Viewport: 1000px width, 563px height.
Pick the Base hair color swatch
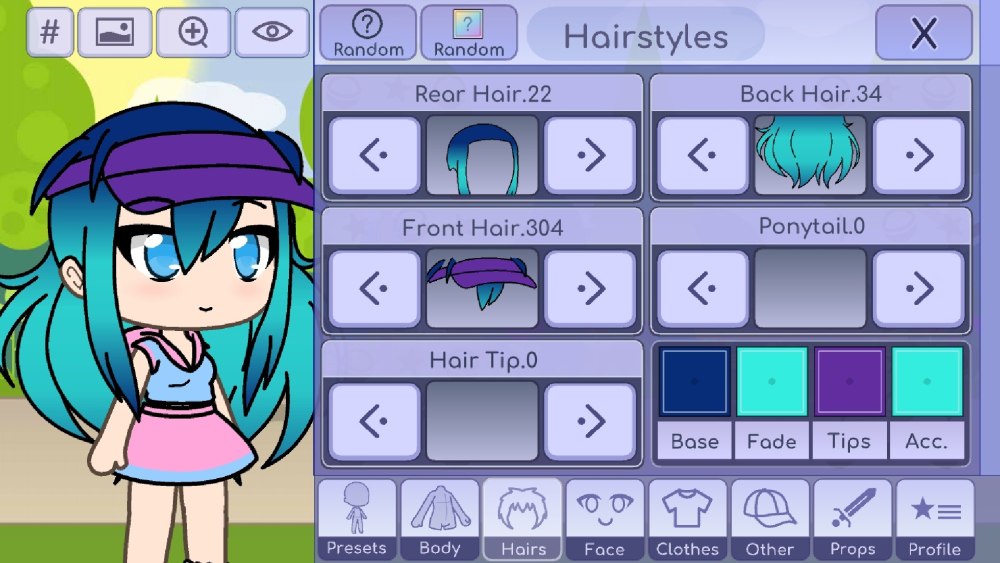pyautogui.click(x=694, y=381)
